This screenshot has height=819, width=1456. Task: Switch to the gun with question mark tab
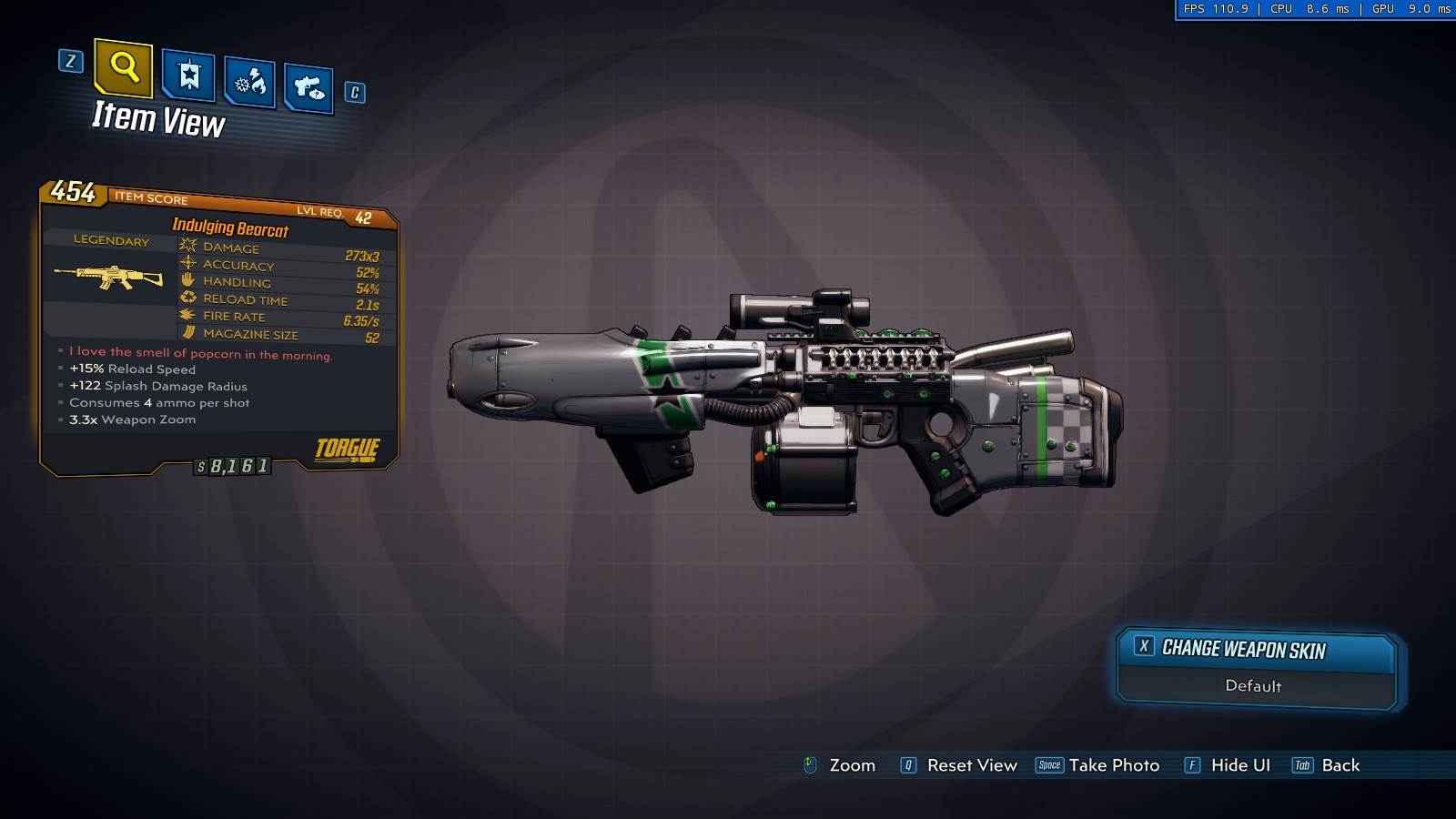(x=308, y=88)
